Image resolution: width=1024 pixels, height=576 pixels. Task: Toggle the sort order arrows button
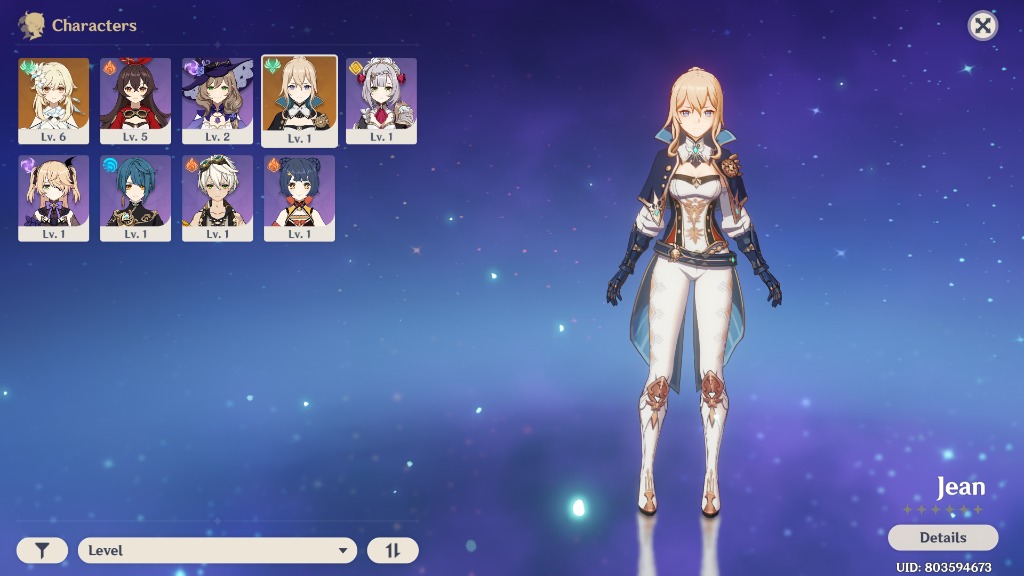pyautogui.click(x=392, y=550)
